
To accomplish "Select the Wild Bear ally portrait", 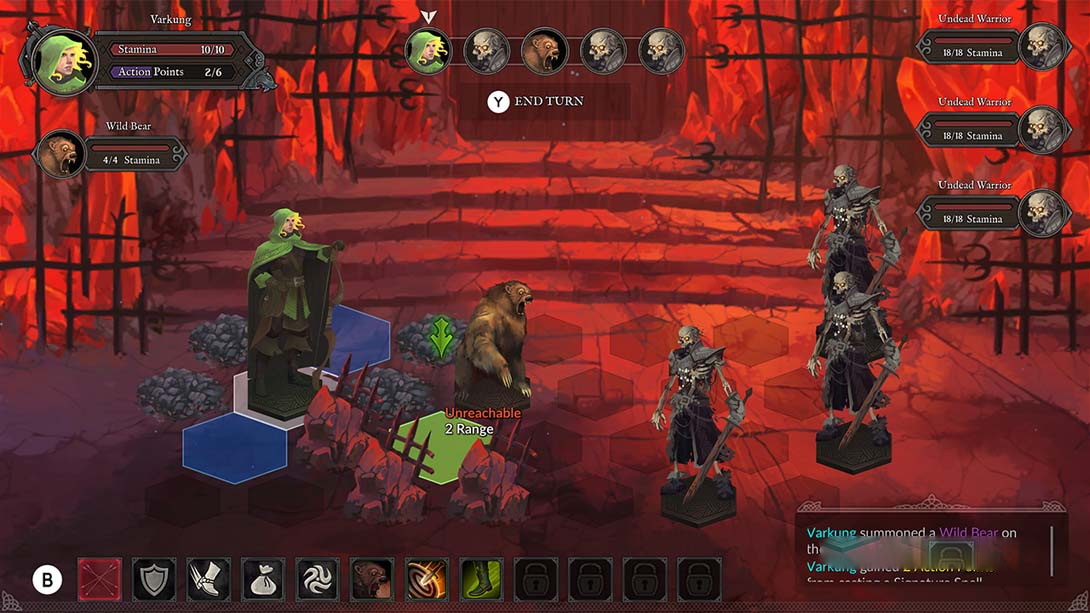I will [x=60, y=156].
